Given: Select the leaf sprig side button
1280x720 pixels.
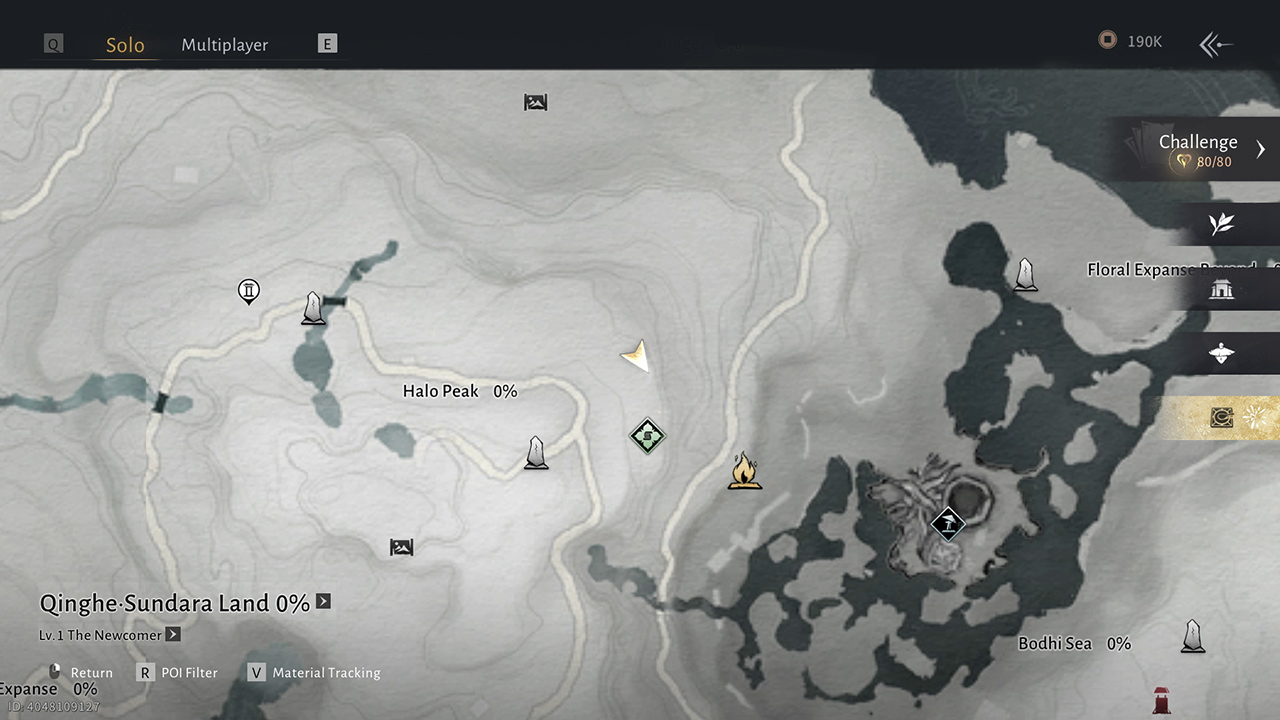Looking at the screenshot, I should tap(1221, 224).
